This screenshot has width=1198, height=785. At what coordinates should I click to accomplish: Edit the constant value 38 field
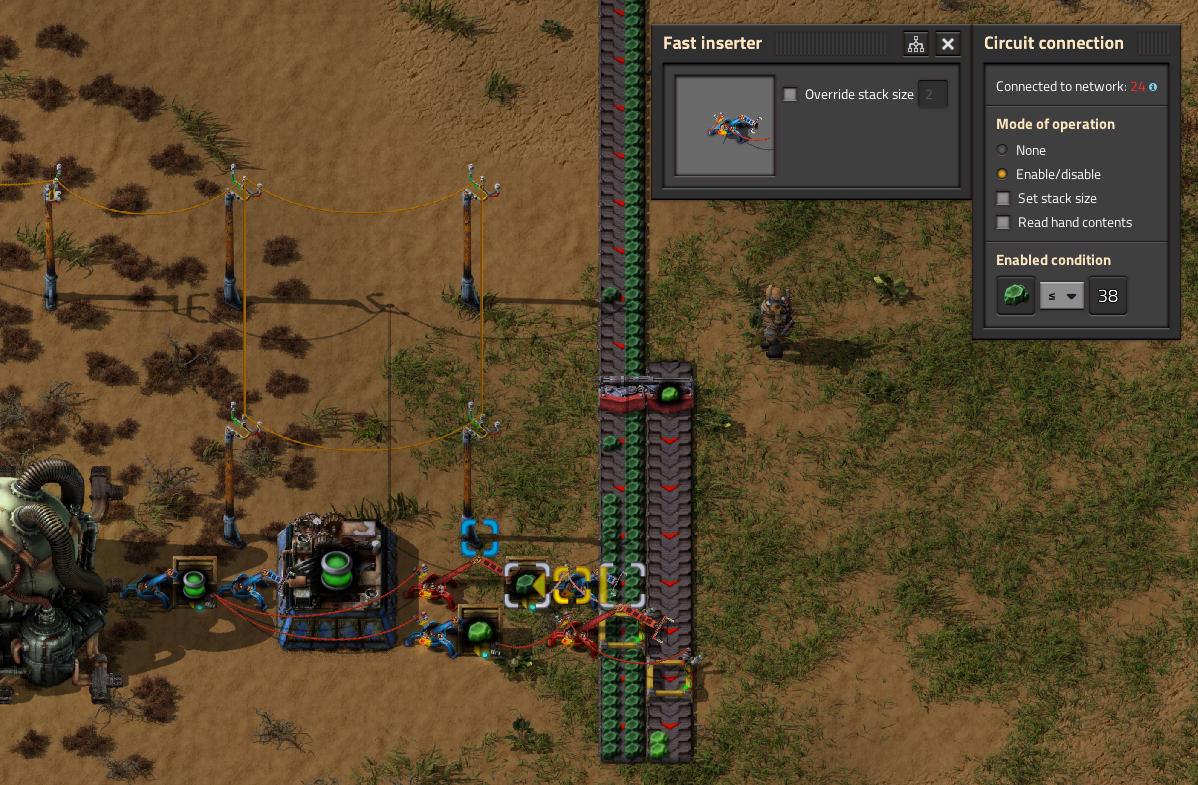coord(1108,296)
